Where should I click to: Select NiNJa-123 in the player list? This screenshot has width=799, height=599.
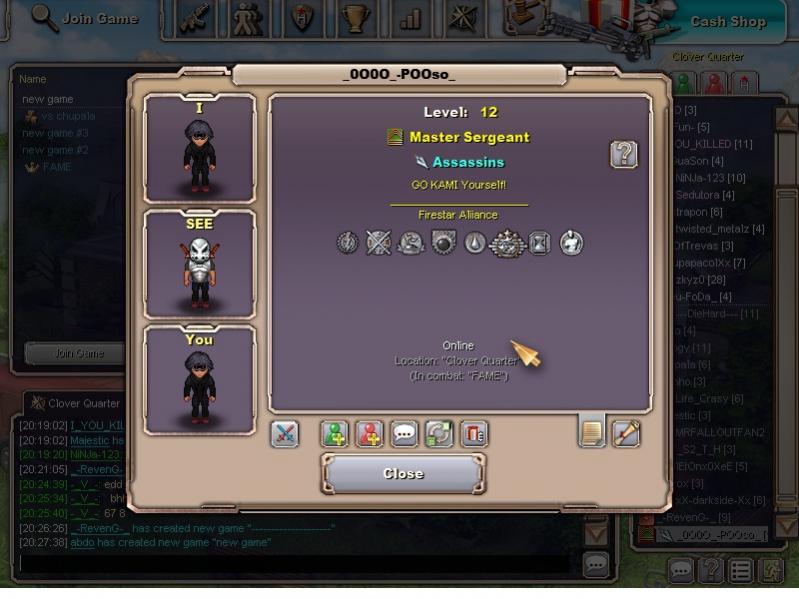[708, 178]
